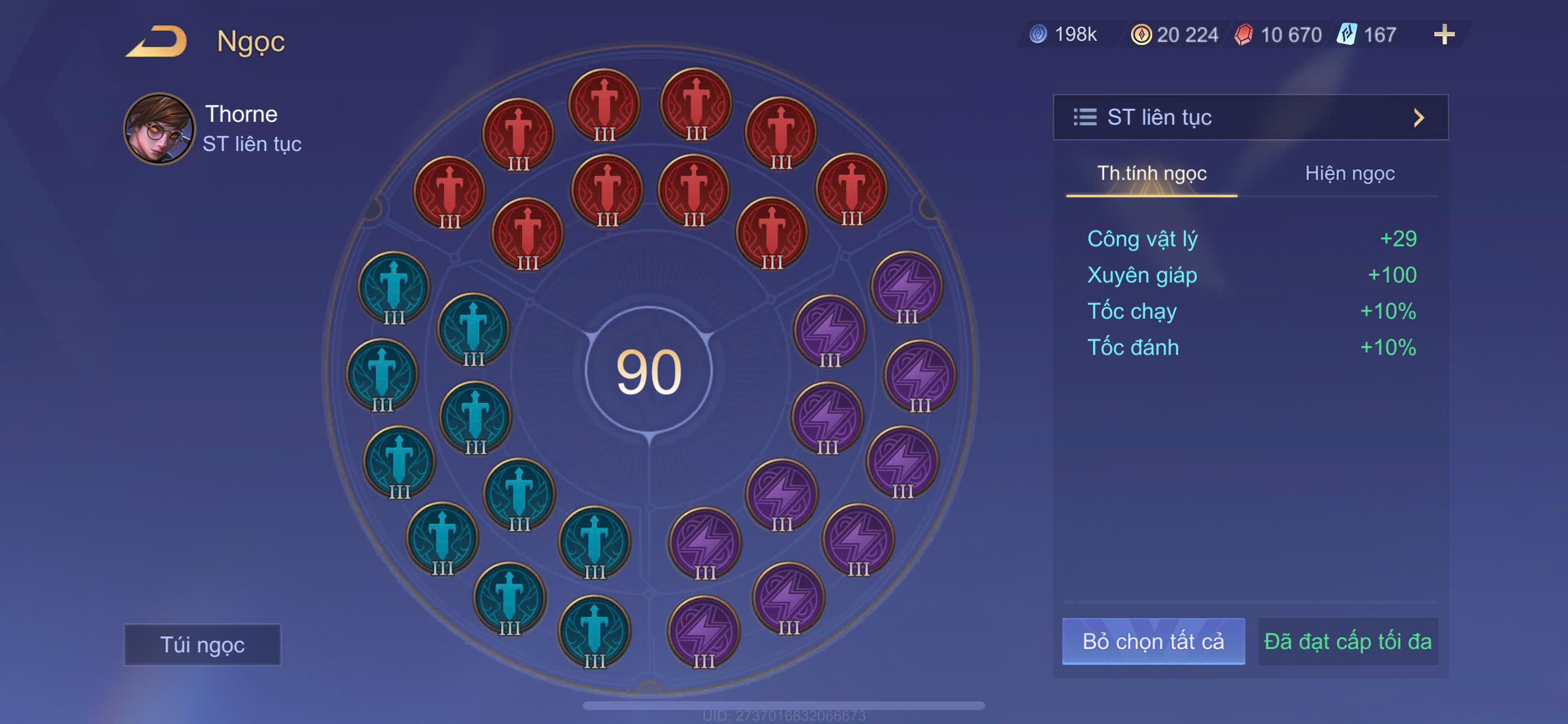Tap the blue ticket currency icon
The width and height of the screenshot is (1568, 724).
point(1346,34)
